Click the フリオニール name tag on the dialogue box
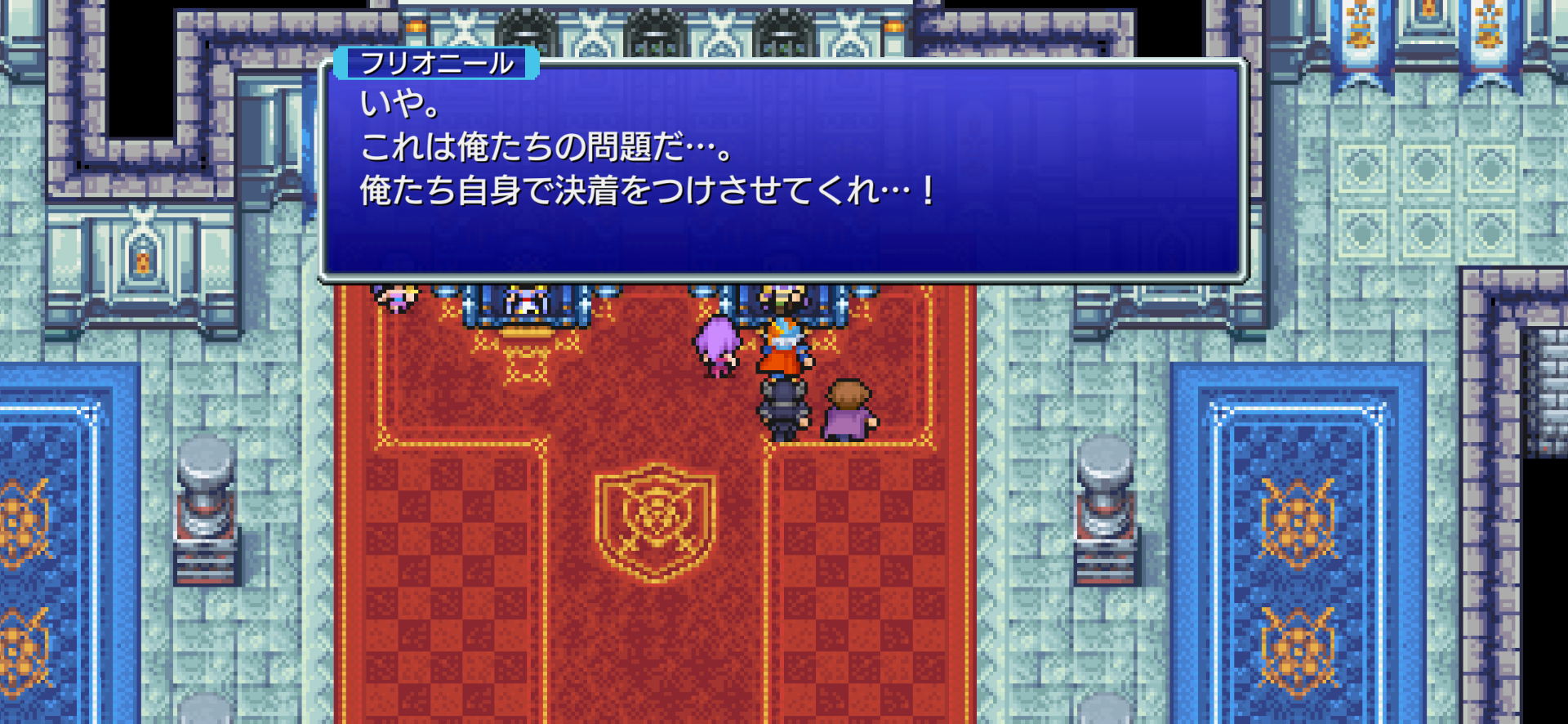 point(433,64)
